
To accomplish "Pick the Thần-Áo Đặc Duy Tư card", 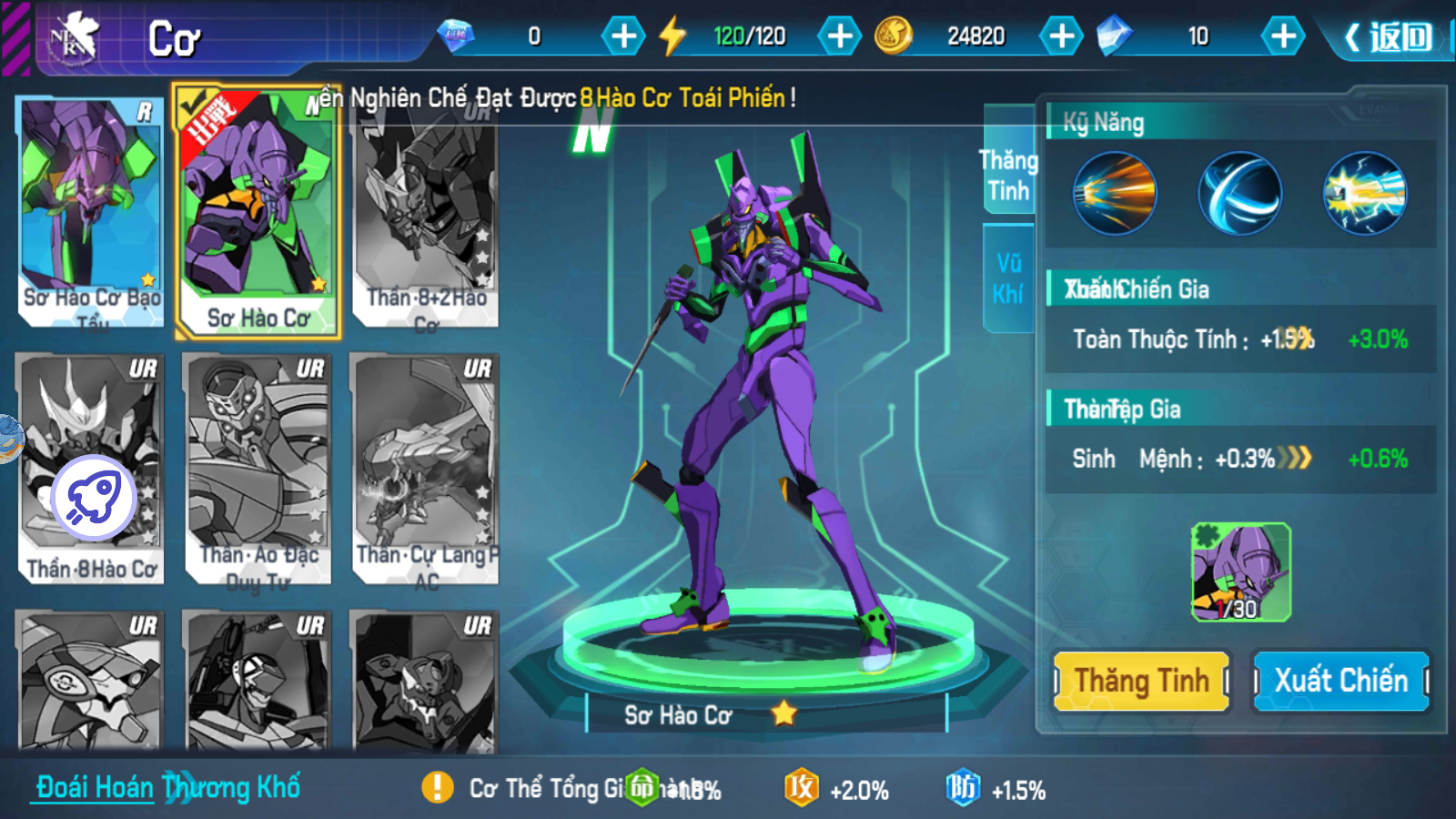I will click(x=258, y=468).
